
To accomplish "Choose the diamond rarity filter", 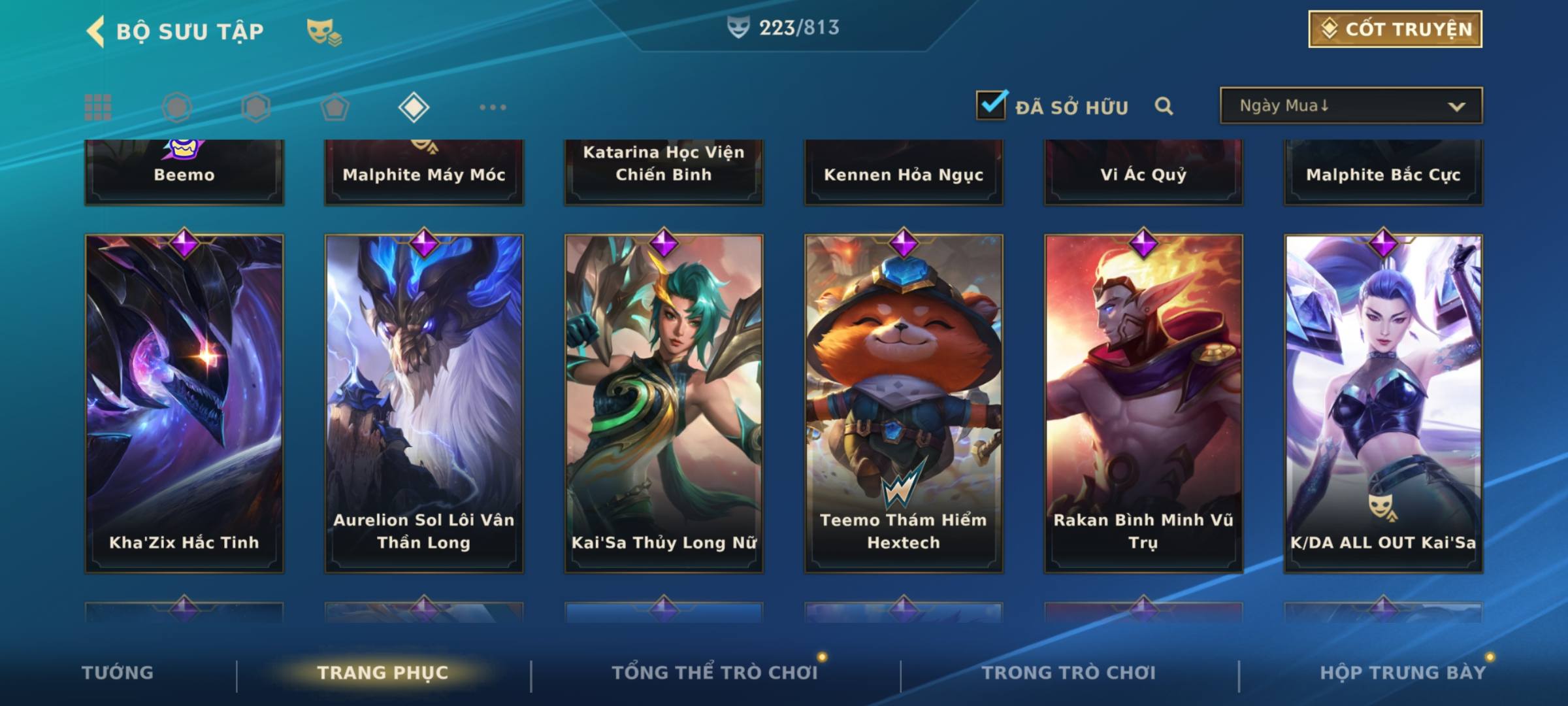I will coord(414,107).
